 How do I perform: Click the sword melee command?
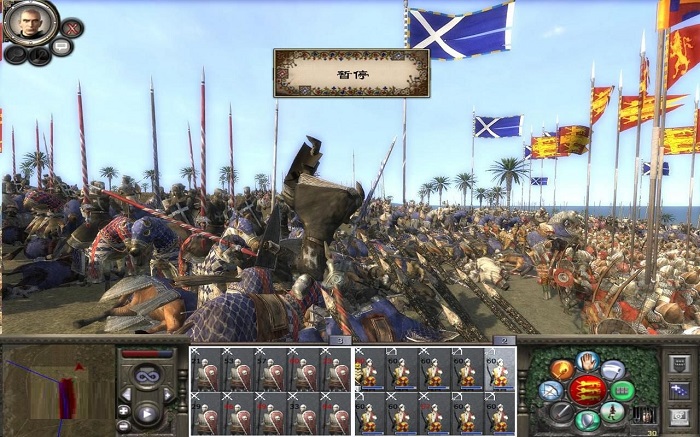pyautogui.click(x=562, y=411)
